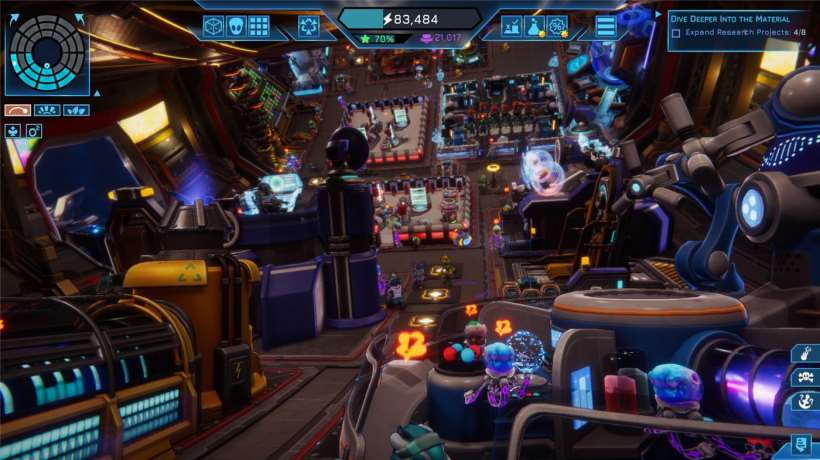
Task: Click the skull and crossbones icon
Action: (804, 377)
